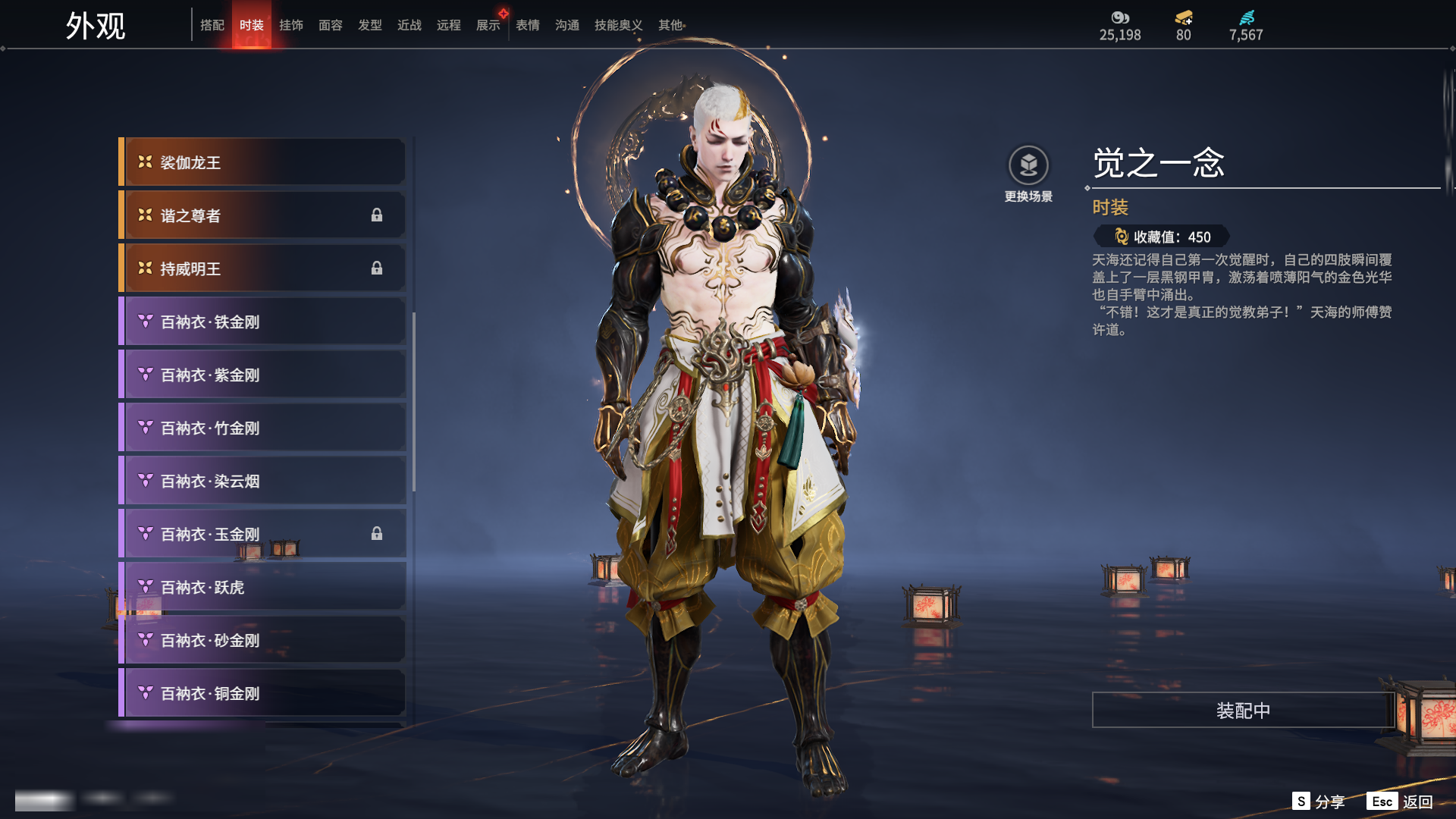The width and height of the screenshot is (1456, 819).
Task: Pick the 持威明王 outfit entry
Action: pos(262,268)
